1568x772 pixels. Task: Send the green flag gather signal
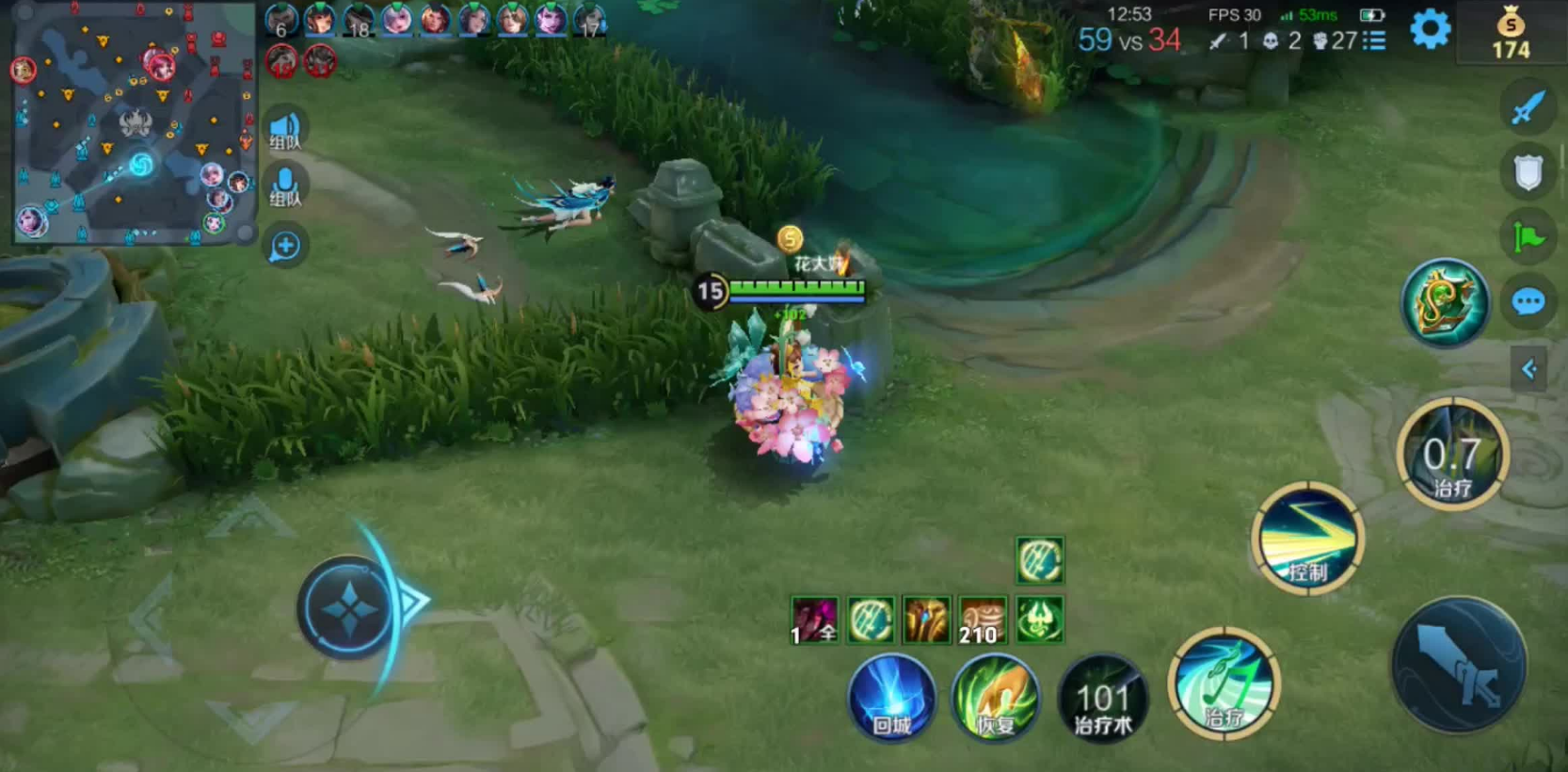pyautogui.click(x=1527, y=236)
